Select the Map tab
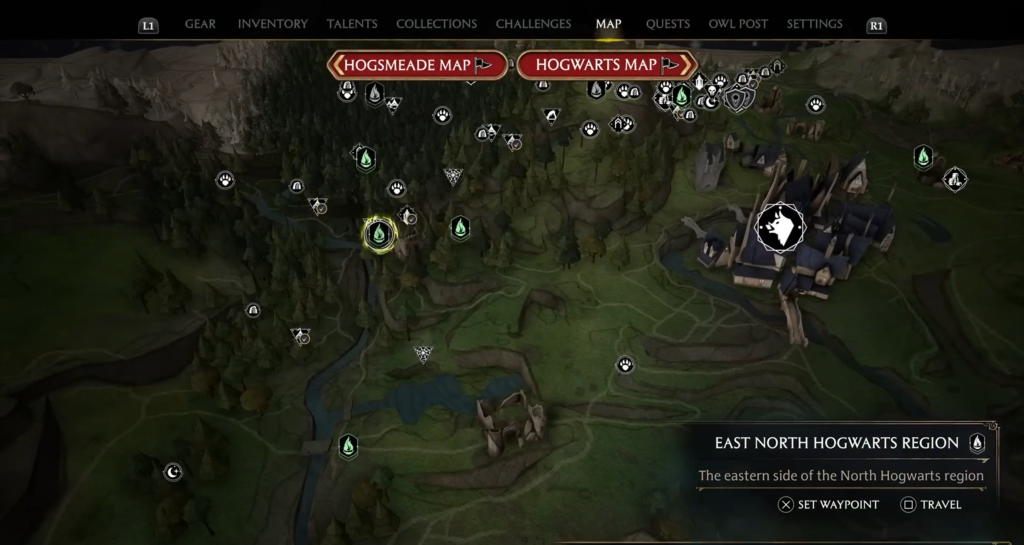The width and height of the screenshot is (1024, 545). click(x=608, y=24)
